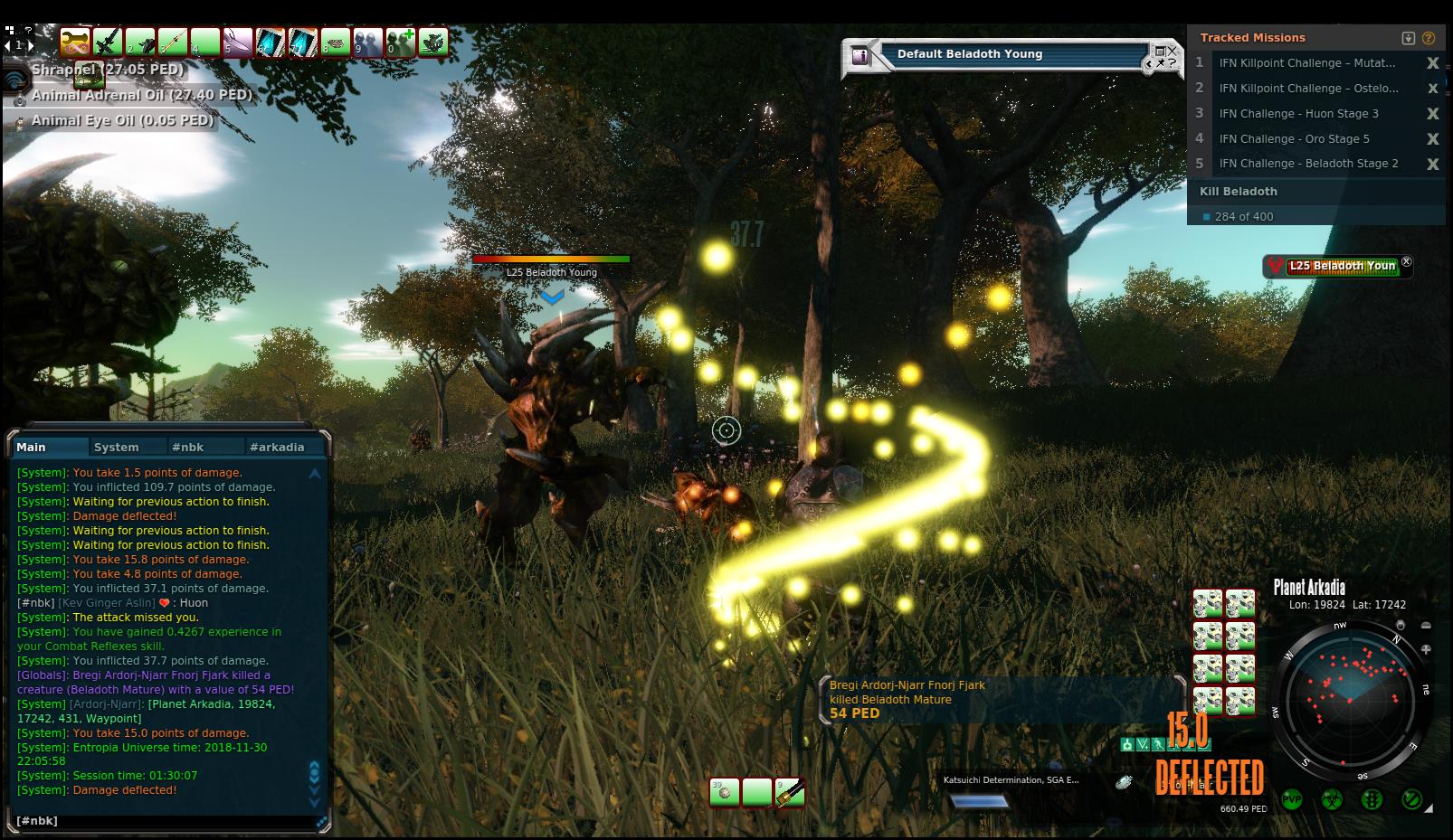Remove the Huon Stage 3 tracked mission

pos(1432,114)
